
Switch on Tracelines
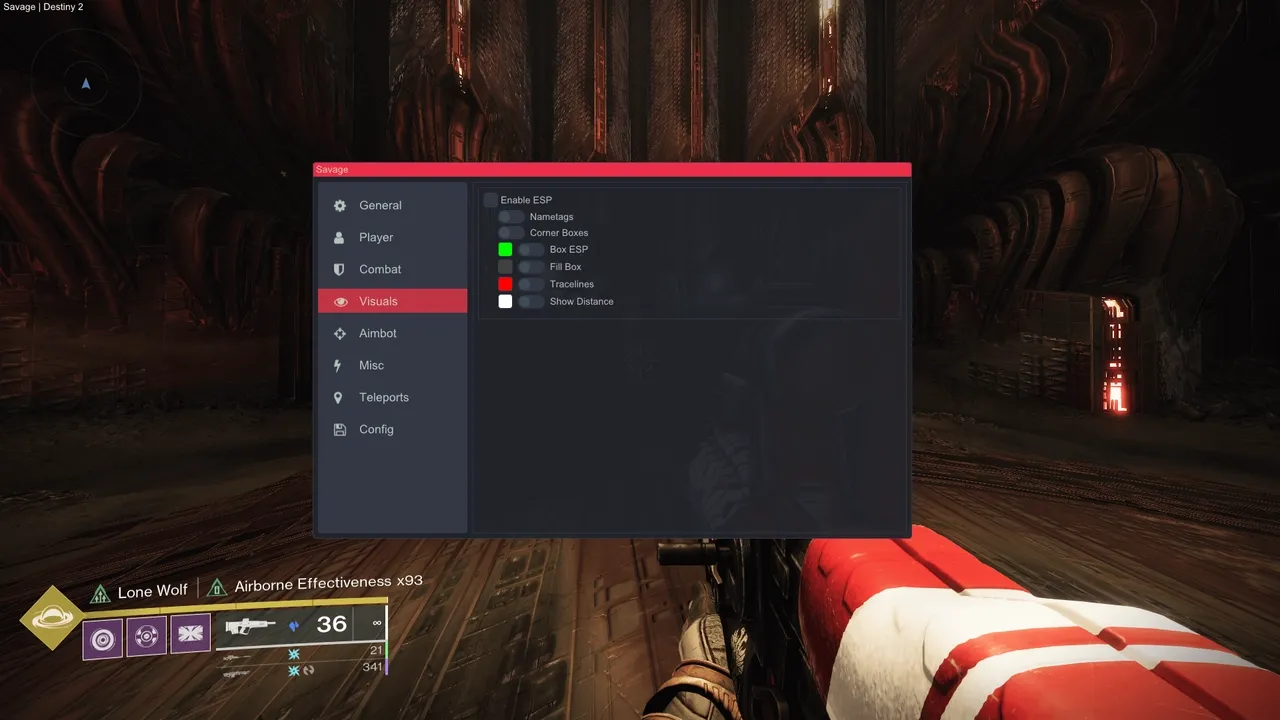(x=531, y=284)
